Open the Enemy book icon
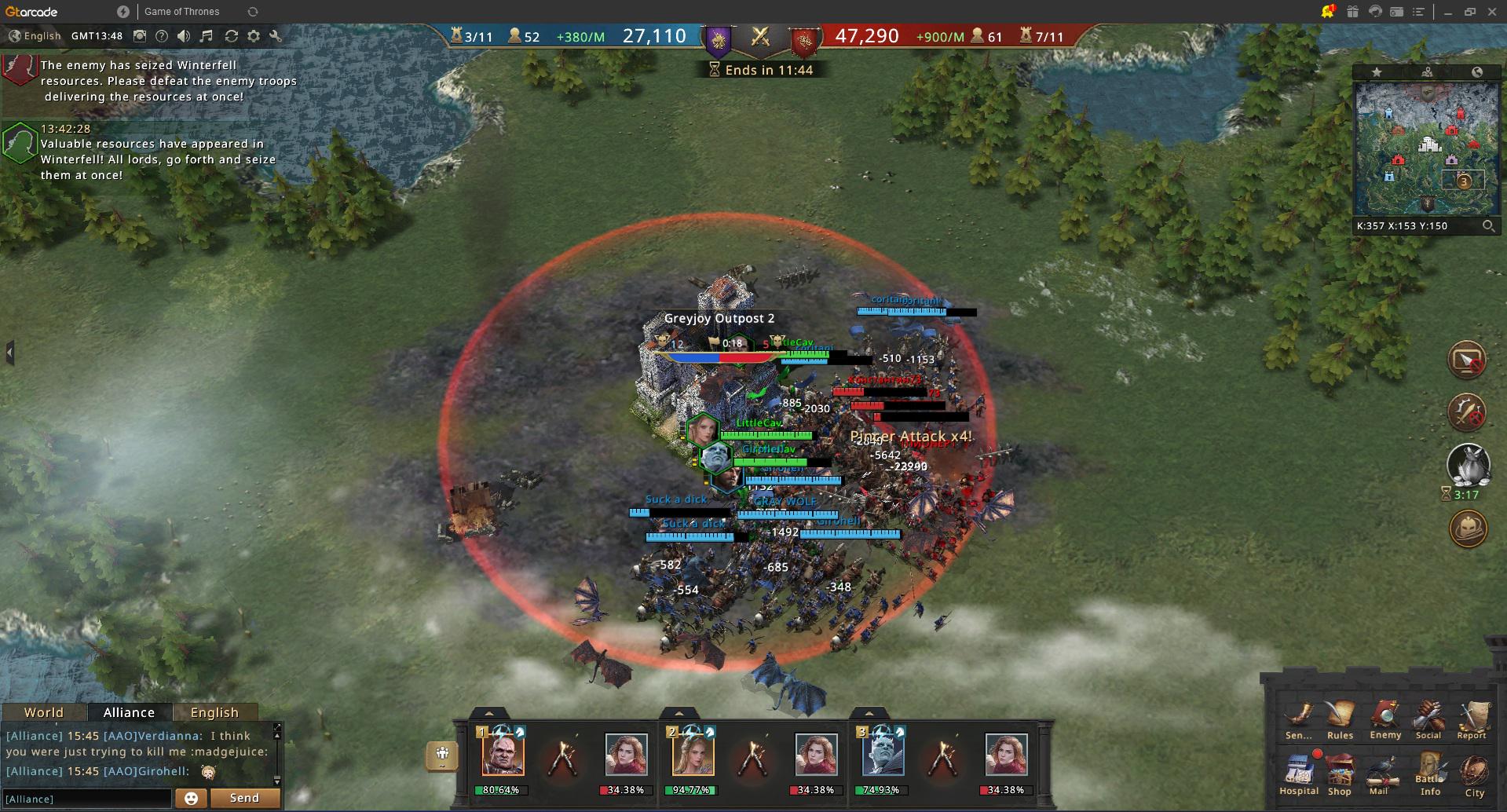This screenshot has height=812, width=1507. pos(1385,717)
